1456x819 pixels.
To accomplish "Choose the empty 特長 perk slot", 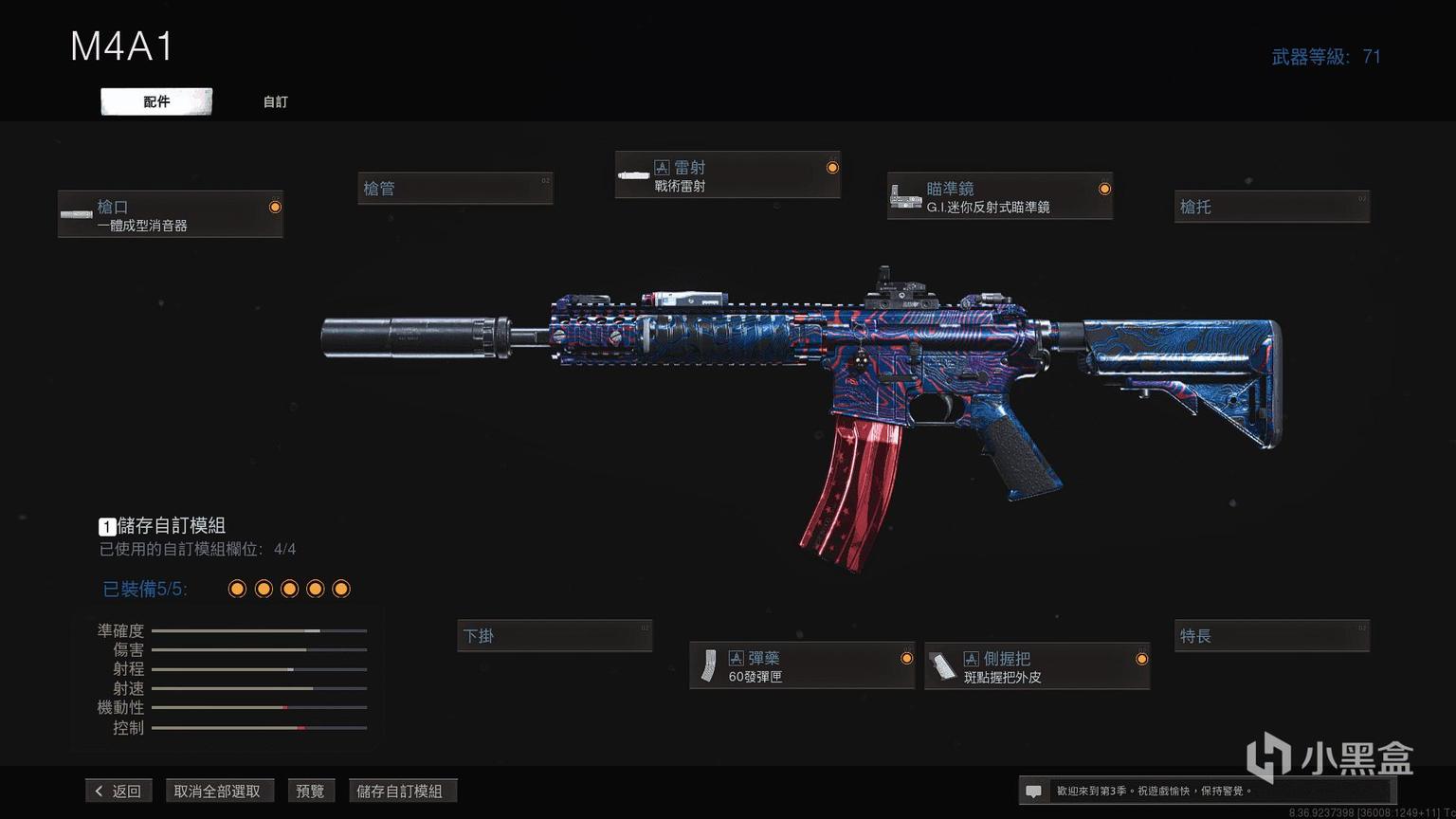I will click(x=1271, y=636).
